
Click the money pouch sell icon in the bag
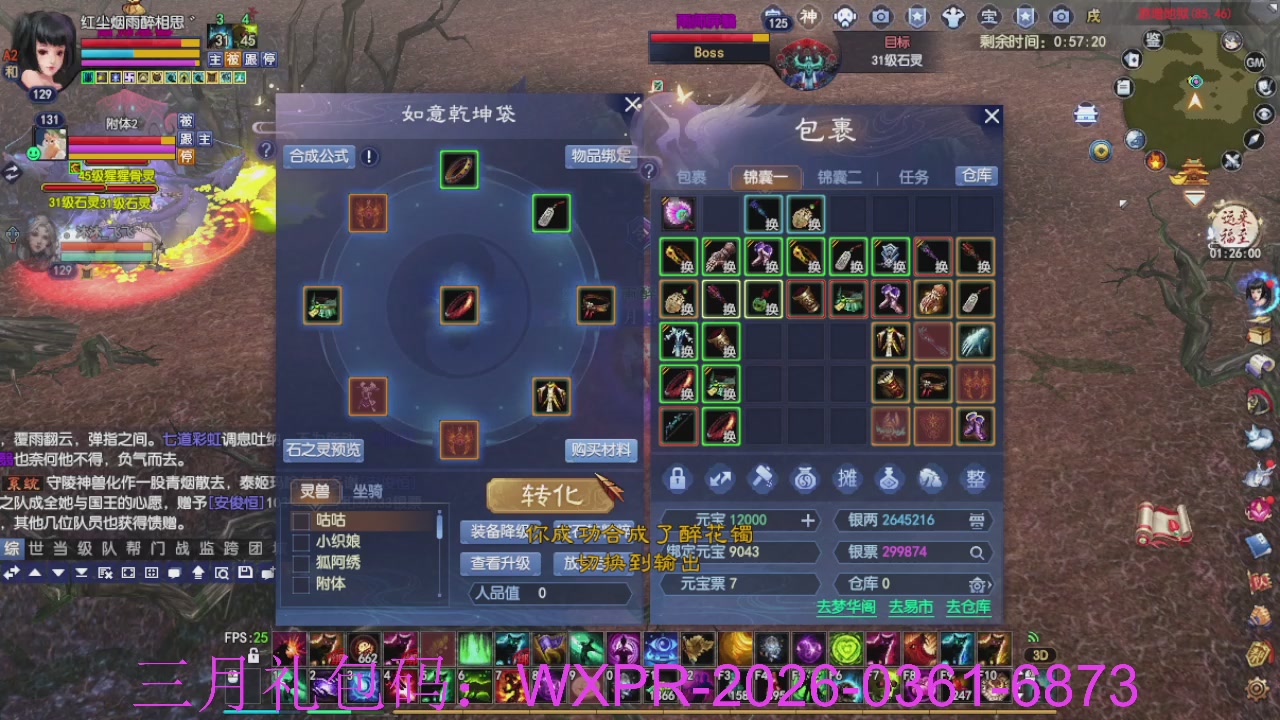806,480
